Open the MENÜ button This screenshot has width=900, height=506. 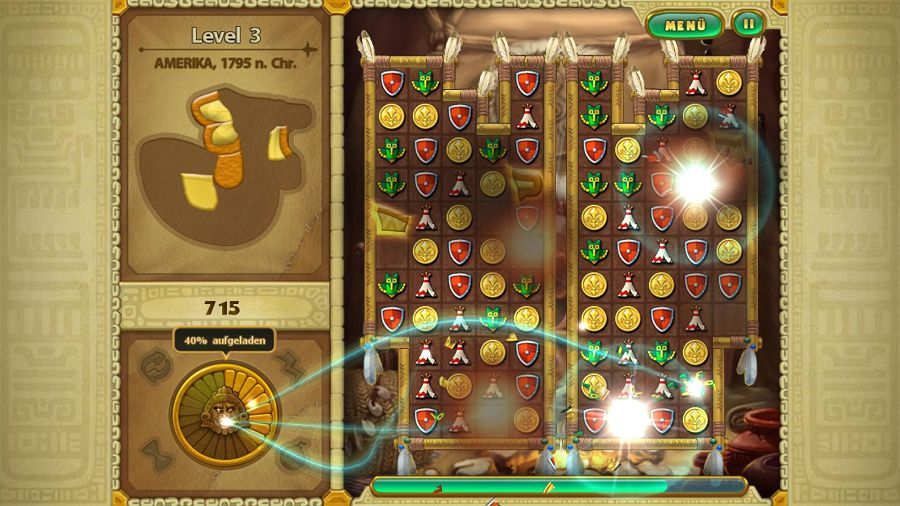coord(685,24)
